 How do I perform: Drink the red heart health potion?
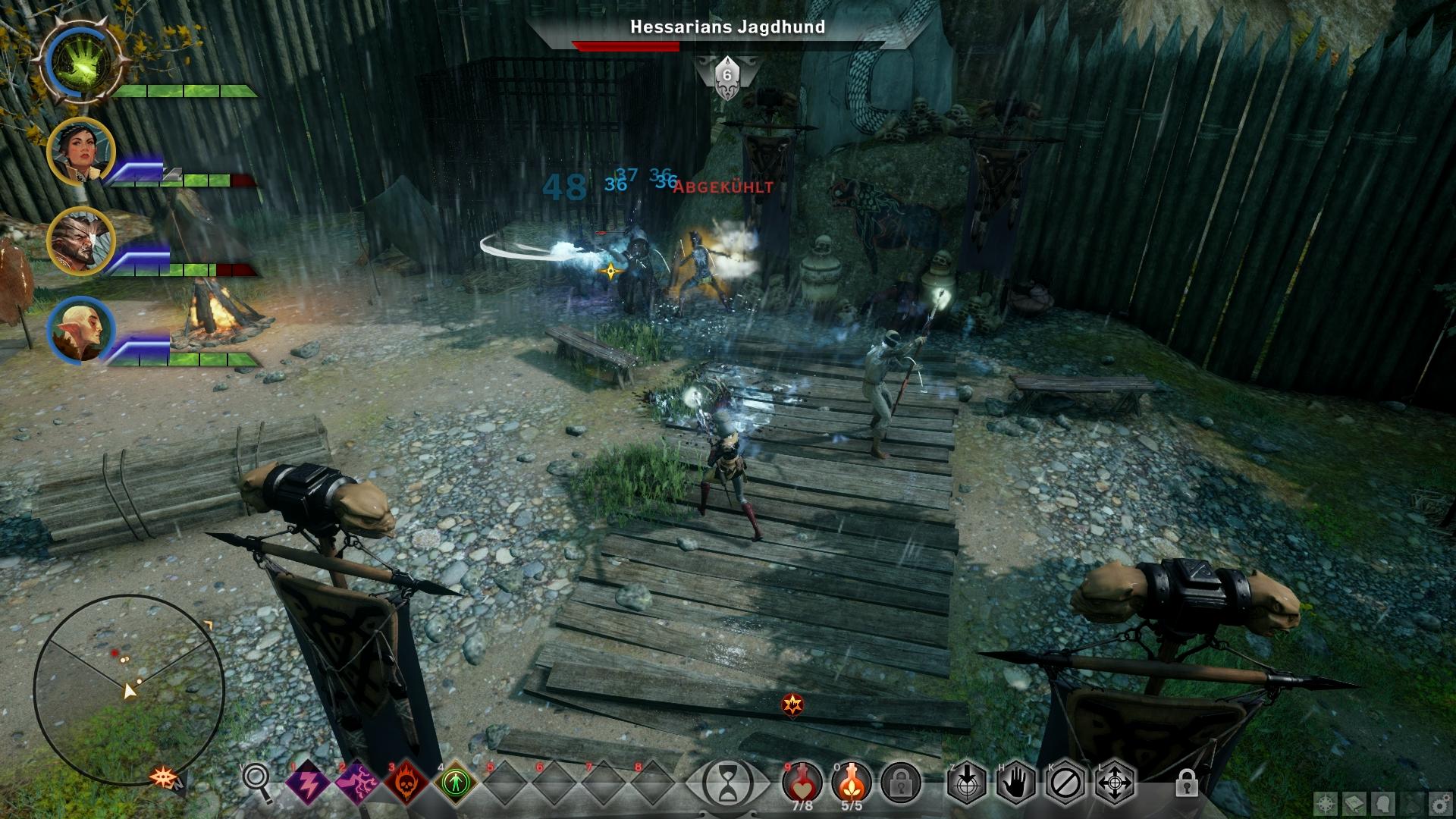(x=802, y=781)
